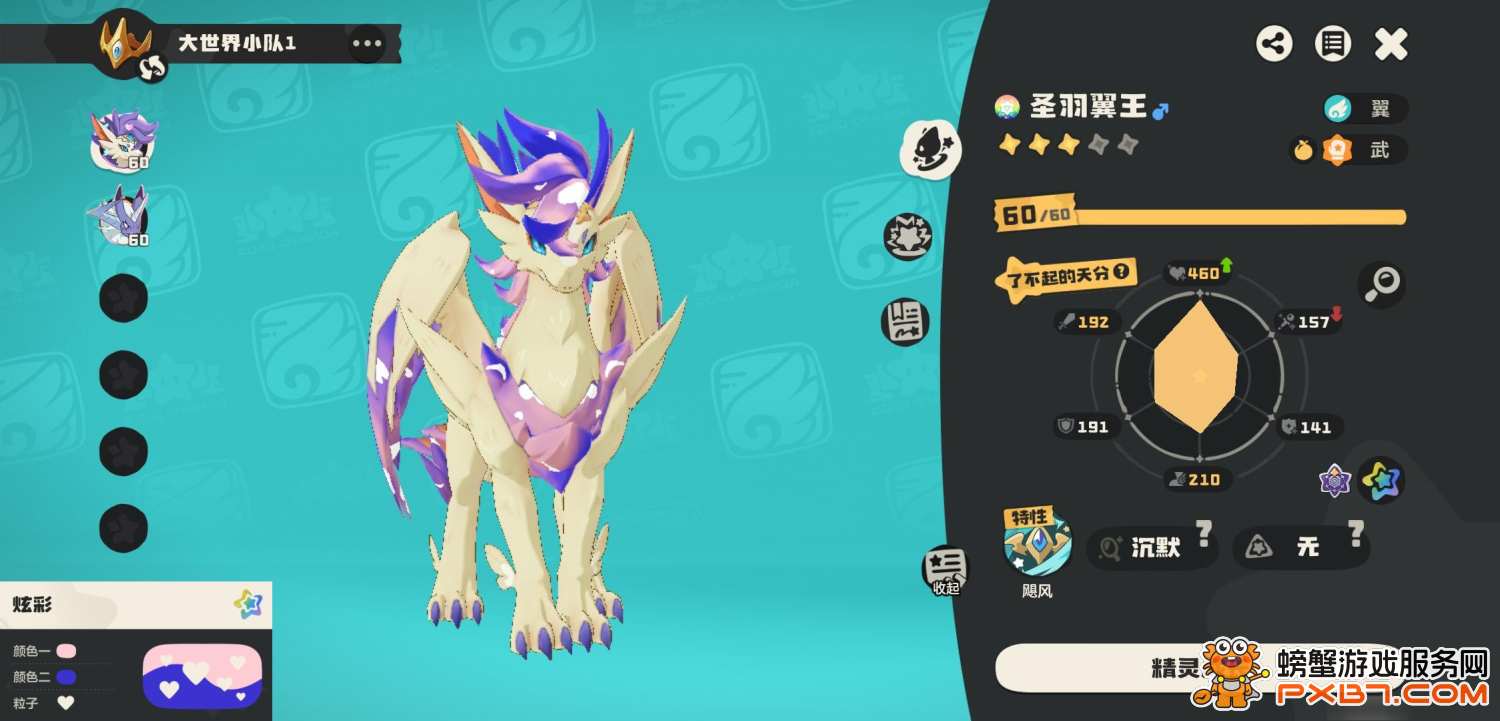1500x721 pixels.
Task: Open the pet info side tab
Action: click(931, 149)
